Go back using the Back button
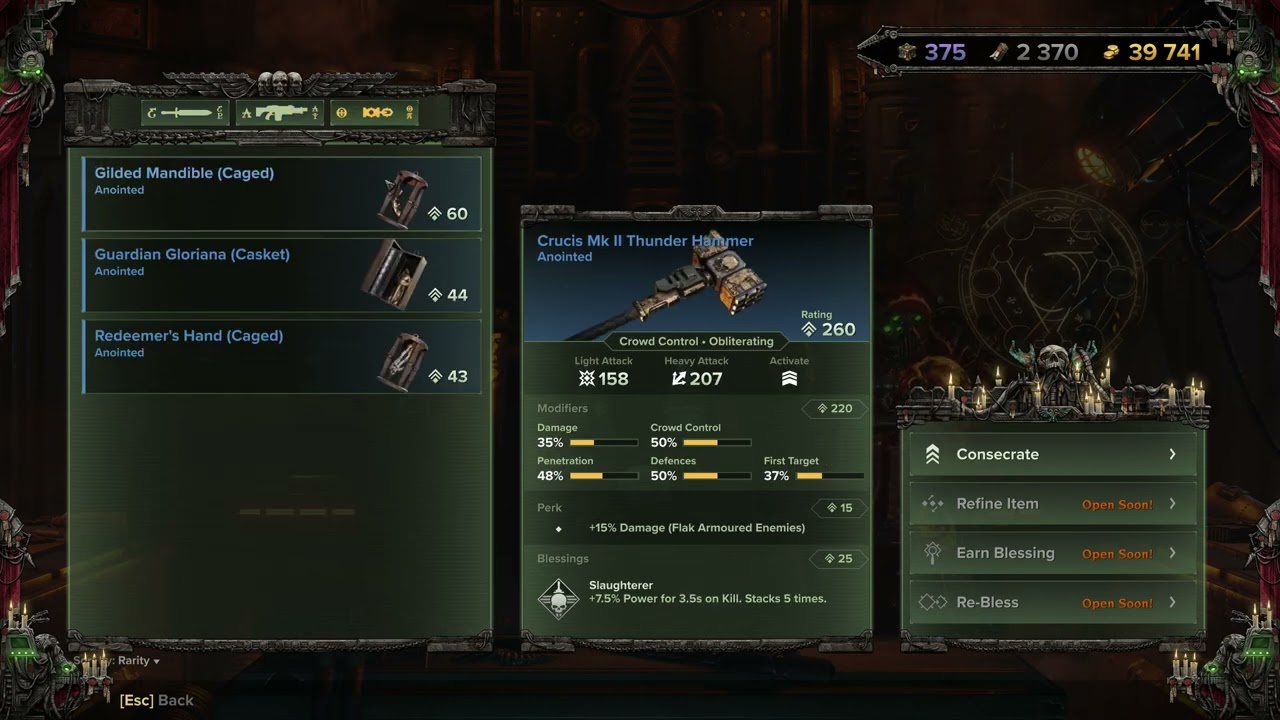 [x=157, y=700]
